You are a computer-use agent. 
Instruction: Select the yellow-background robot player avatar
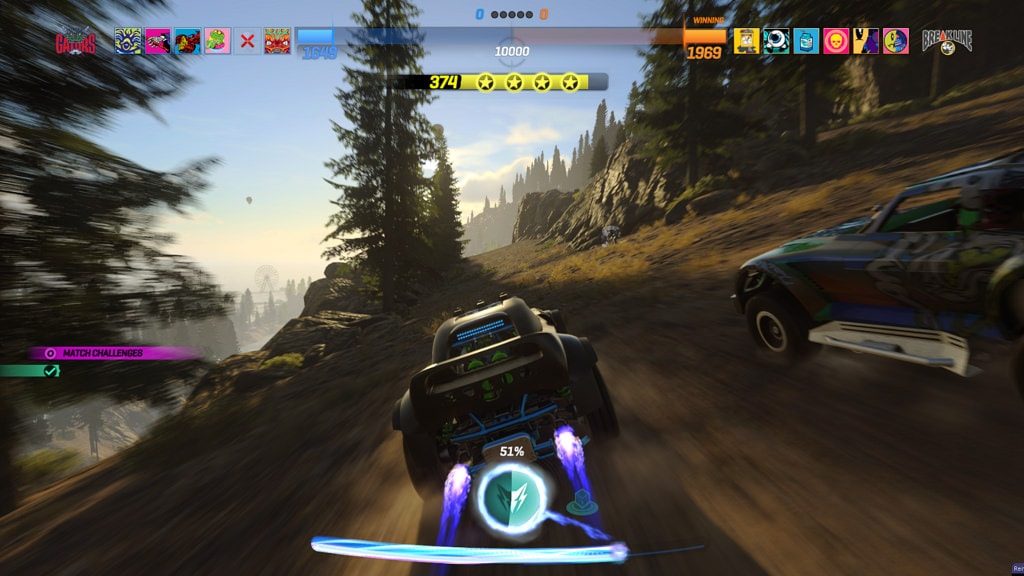click(746, 41)
